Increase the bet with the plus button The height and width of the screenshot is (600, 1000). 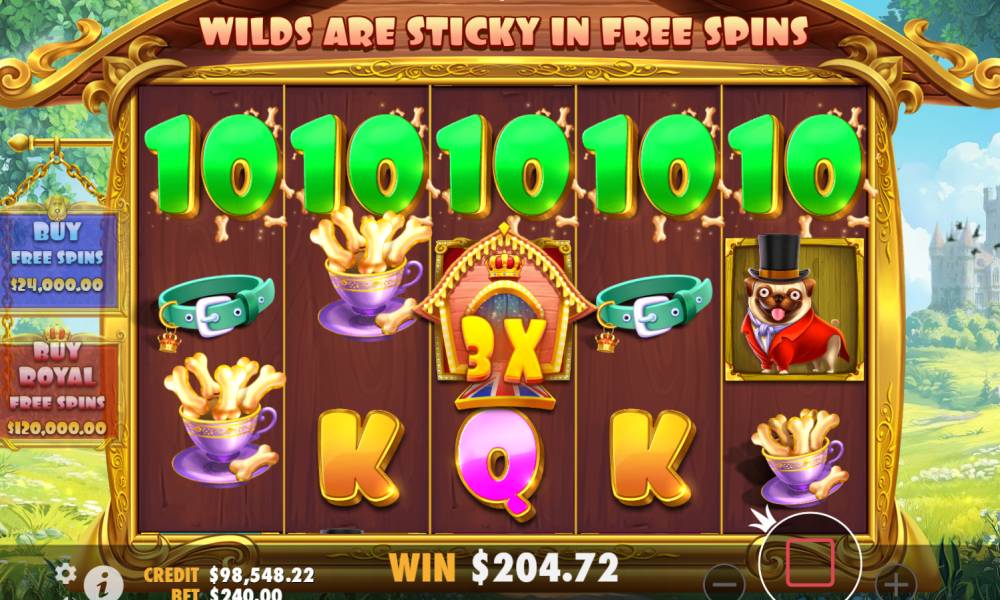click(895, 584)
